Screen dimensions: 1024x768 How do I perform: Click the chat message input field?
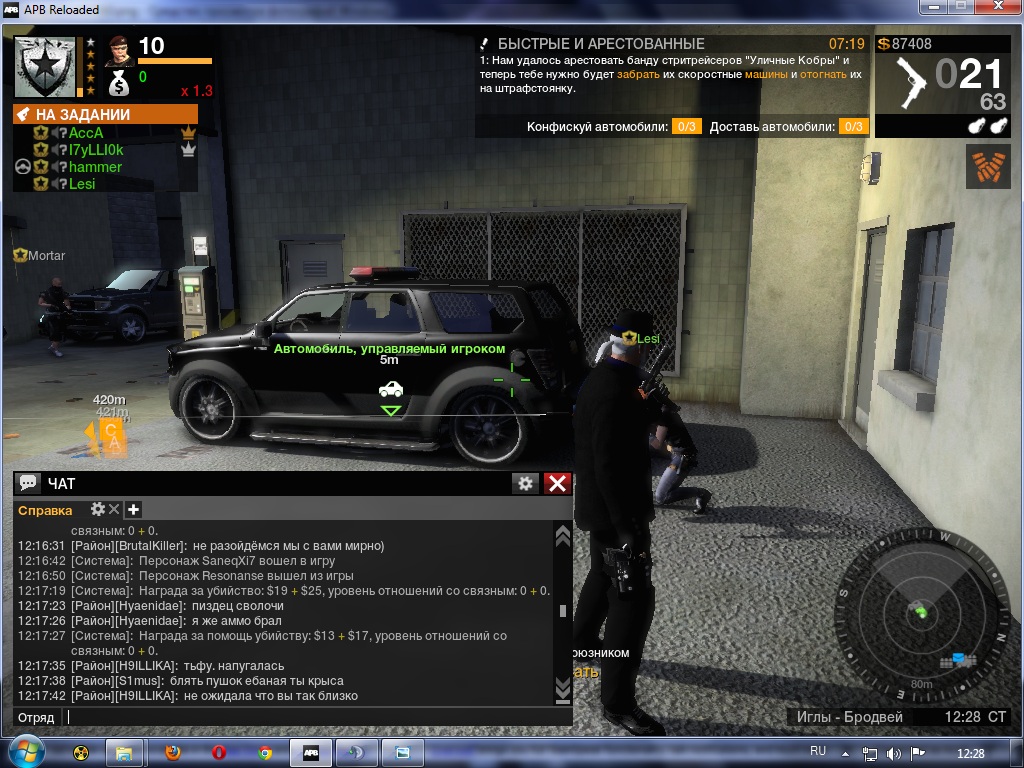tap(310, 717)
